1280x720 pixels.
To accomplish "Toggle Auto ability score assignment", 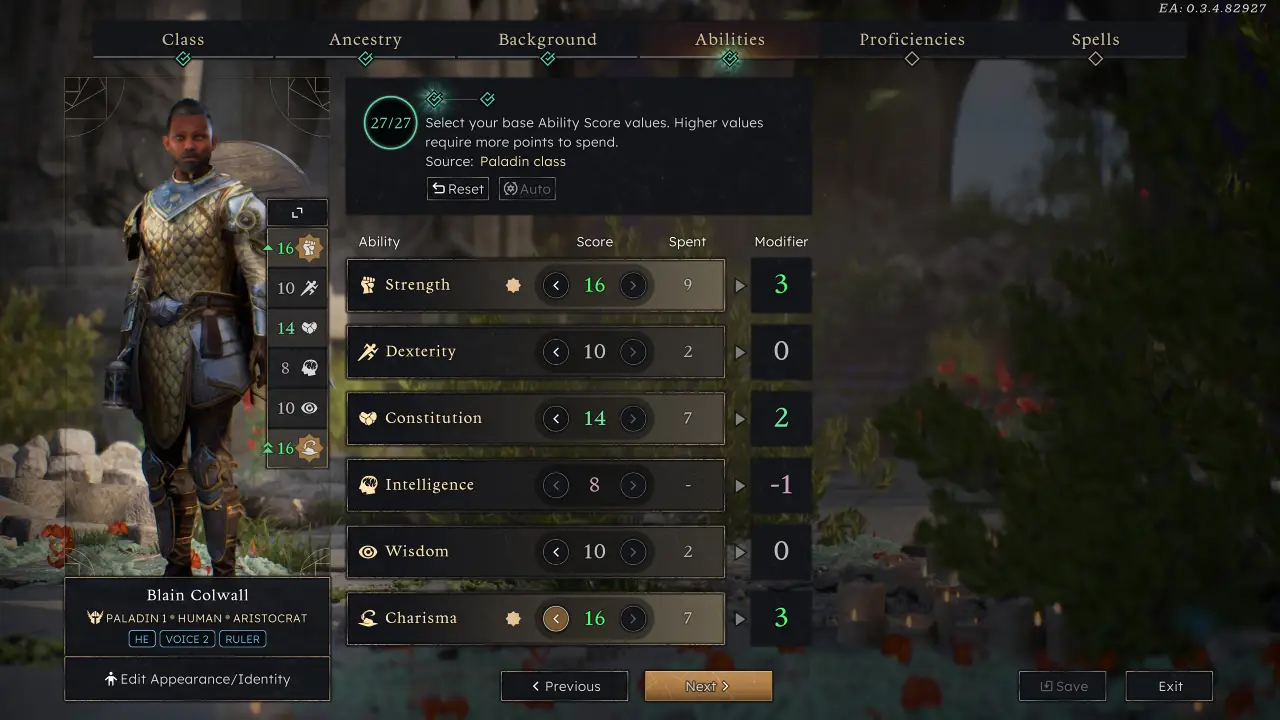I will 527,188.
